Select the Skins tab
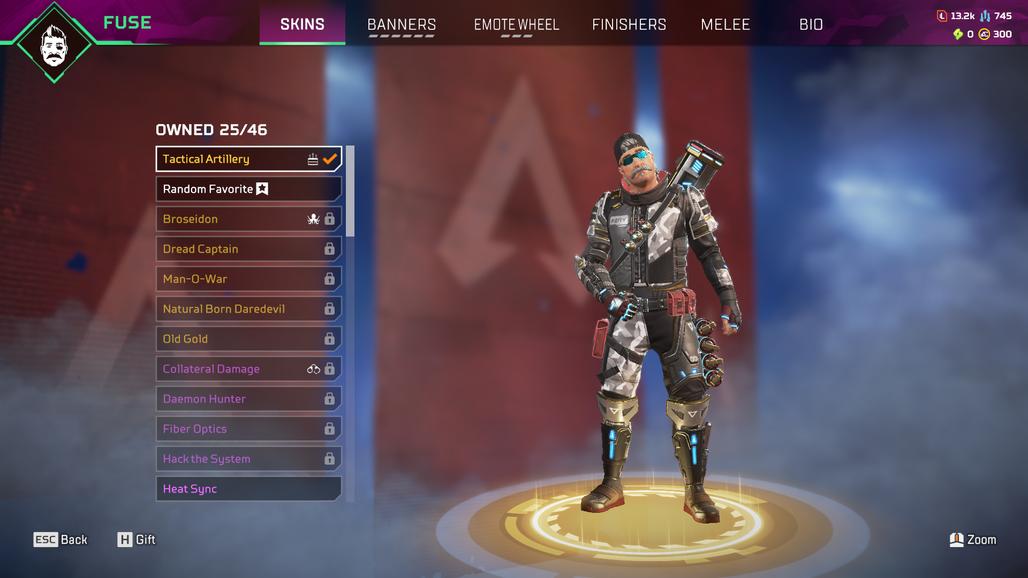Screen dimensions: 1028x578 [302, 25]
